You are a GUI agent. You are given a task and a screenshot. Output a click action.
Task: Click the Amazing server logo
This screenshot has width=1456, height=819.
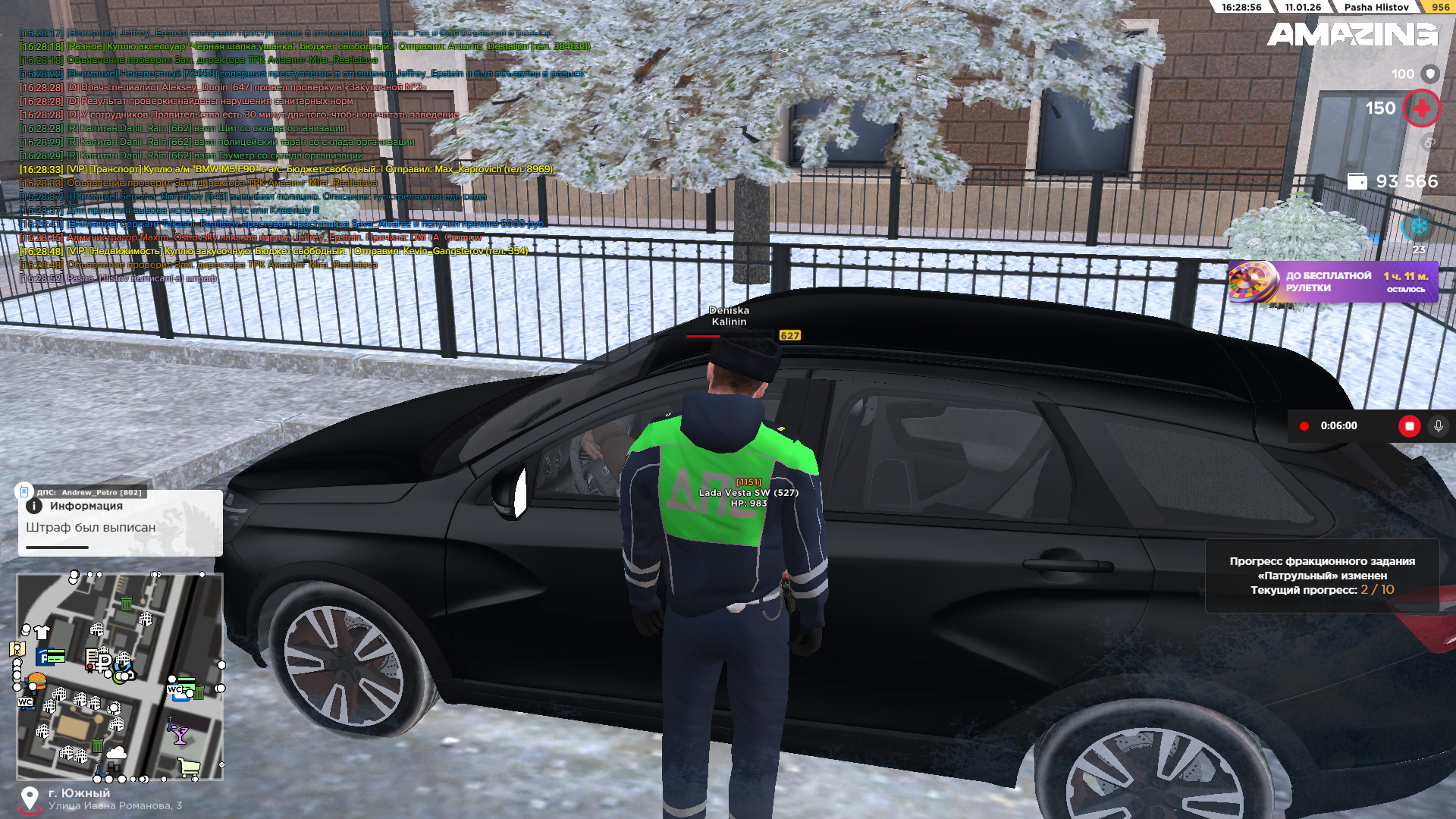1351,35
